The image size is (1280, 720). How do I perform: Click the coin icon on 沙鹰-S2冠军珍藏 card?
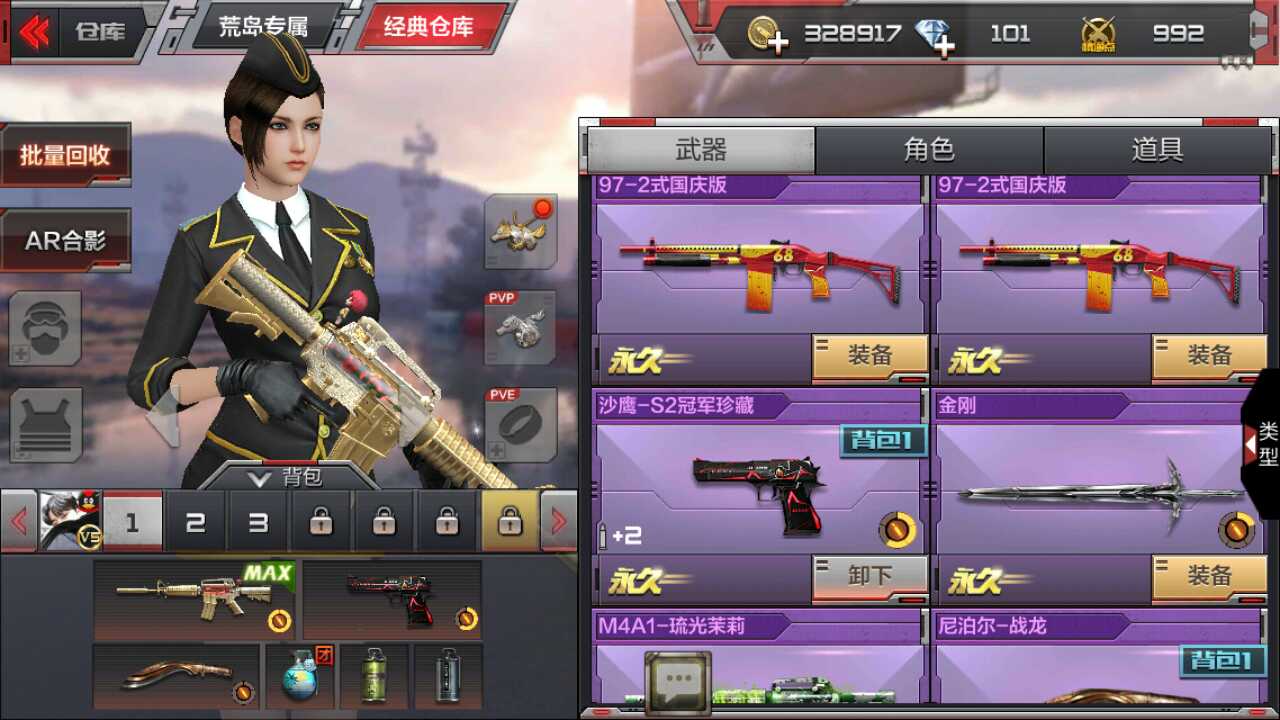click(x=898, y=530)
